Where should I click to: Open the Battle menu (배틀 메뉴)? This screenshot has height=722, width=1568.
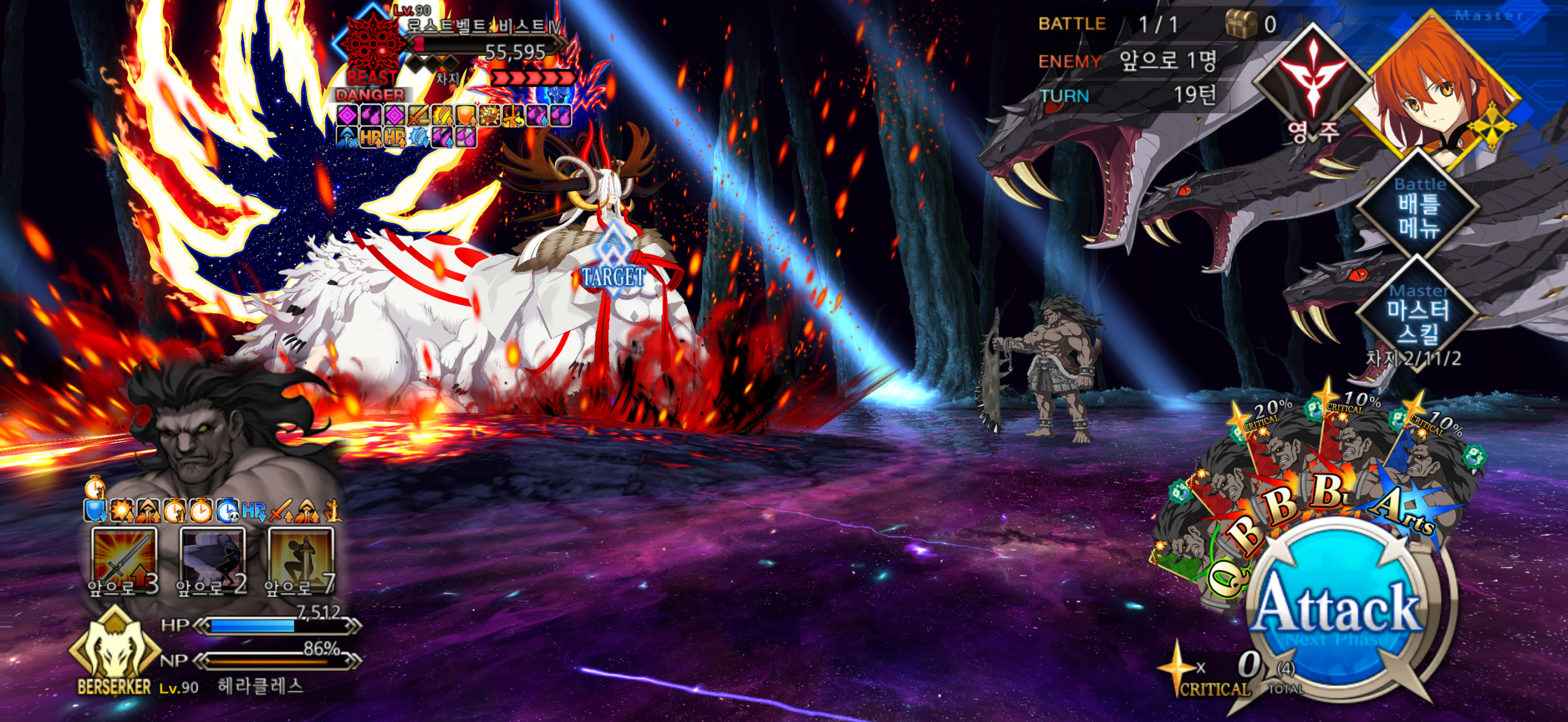1420,207
